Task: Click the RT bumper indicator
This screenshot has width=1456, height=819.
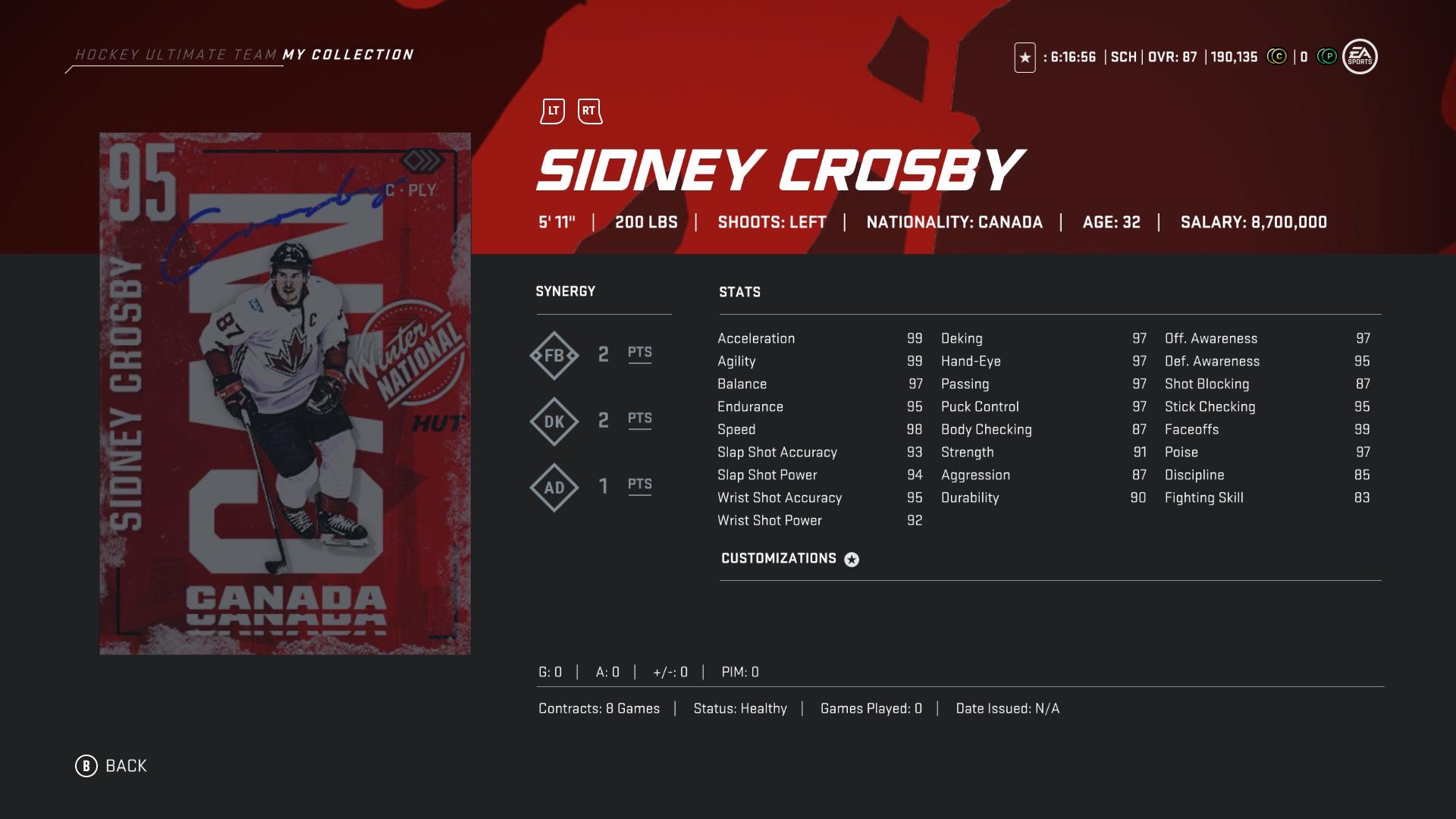Action: [x=588, y=110]
